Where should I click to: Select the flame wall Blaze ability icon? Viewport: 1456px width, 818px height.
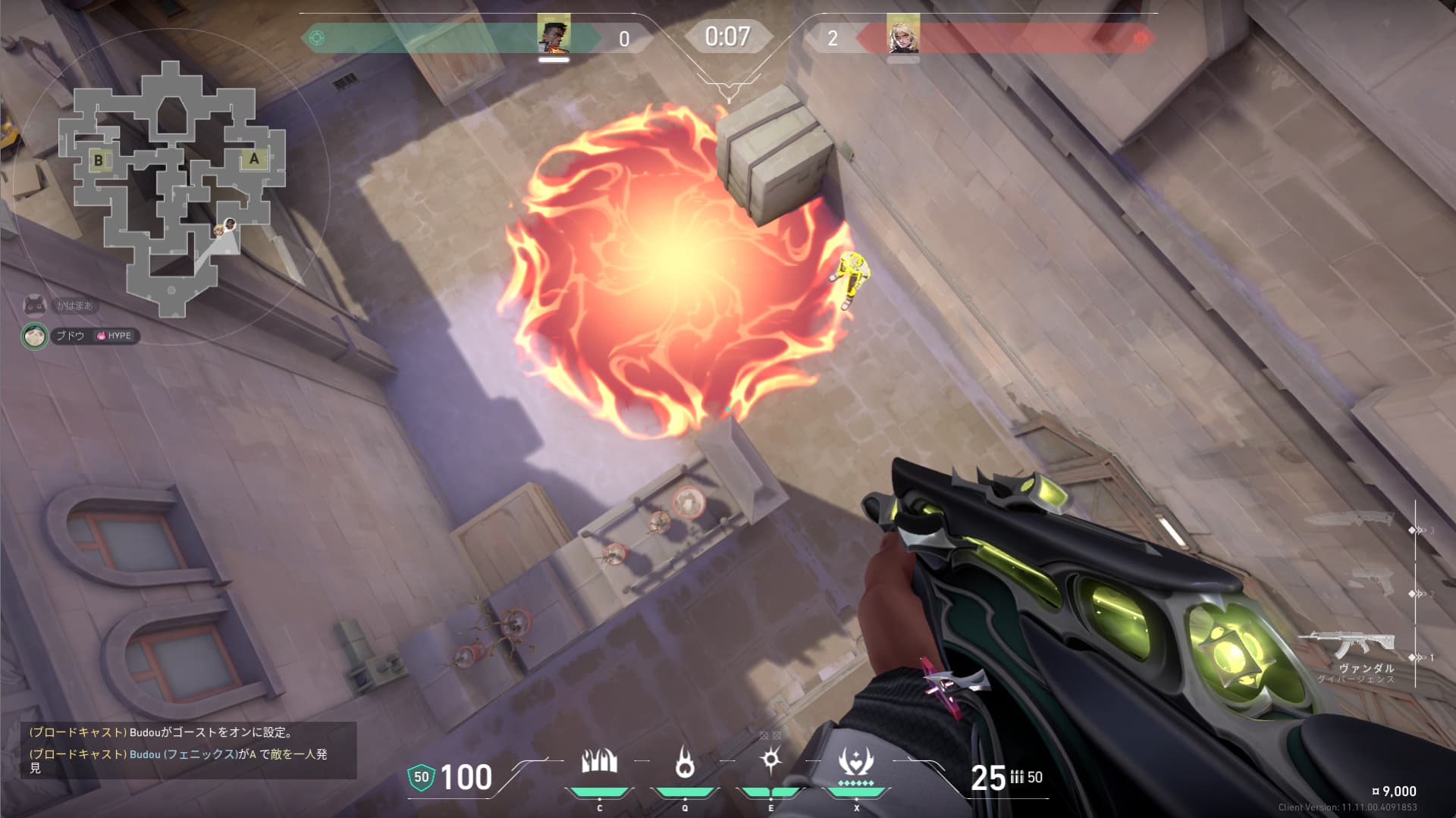[599, 762]
